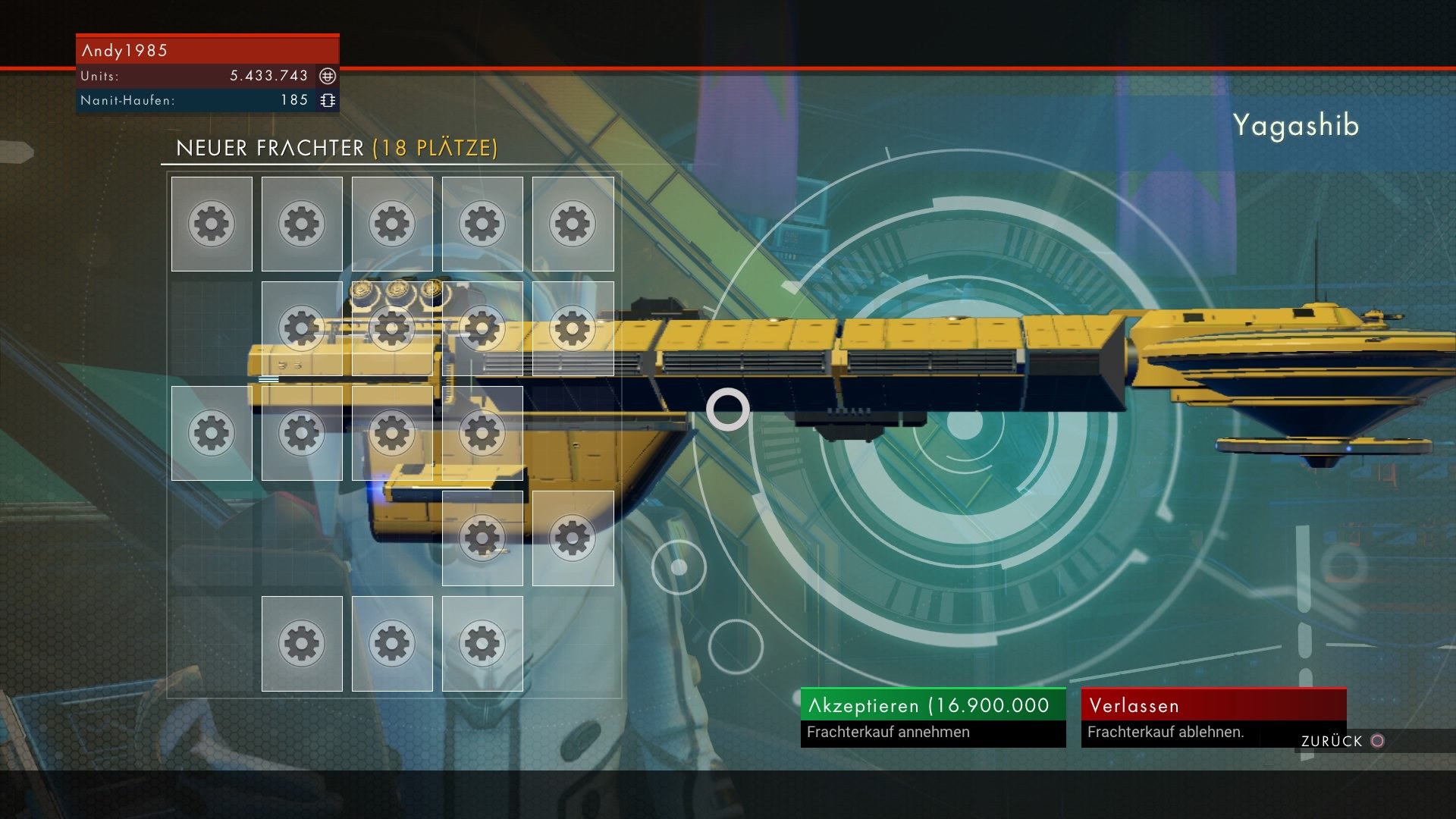Select the bottom-left gear slot of the grid
The width and height of the screenshot is (1456, 819).
tap(302, 642)
